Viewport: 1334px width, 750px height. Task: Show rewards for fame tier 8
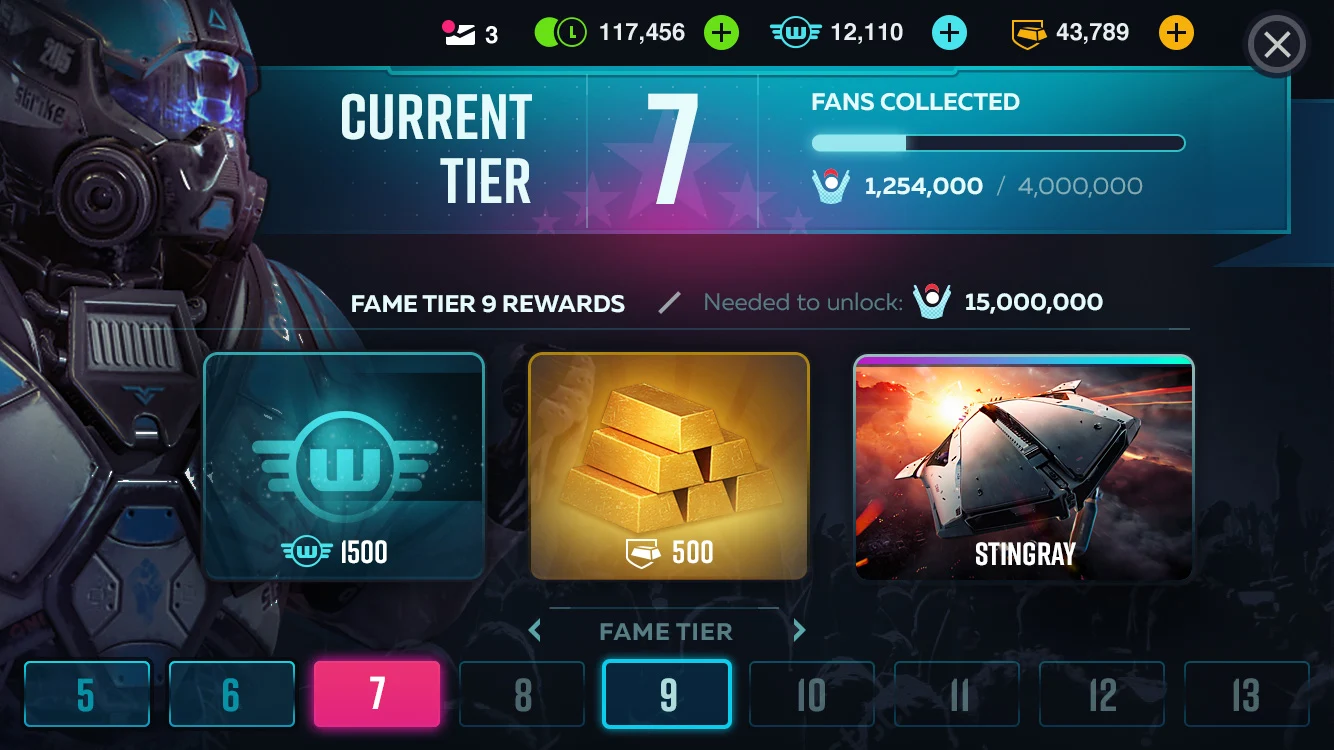522,694
